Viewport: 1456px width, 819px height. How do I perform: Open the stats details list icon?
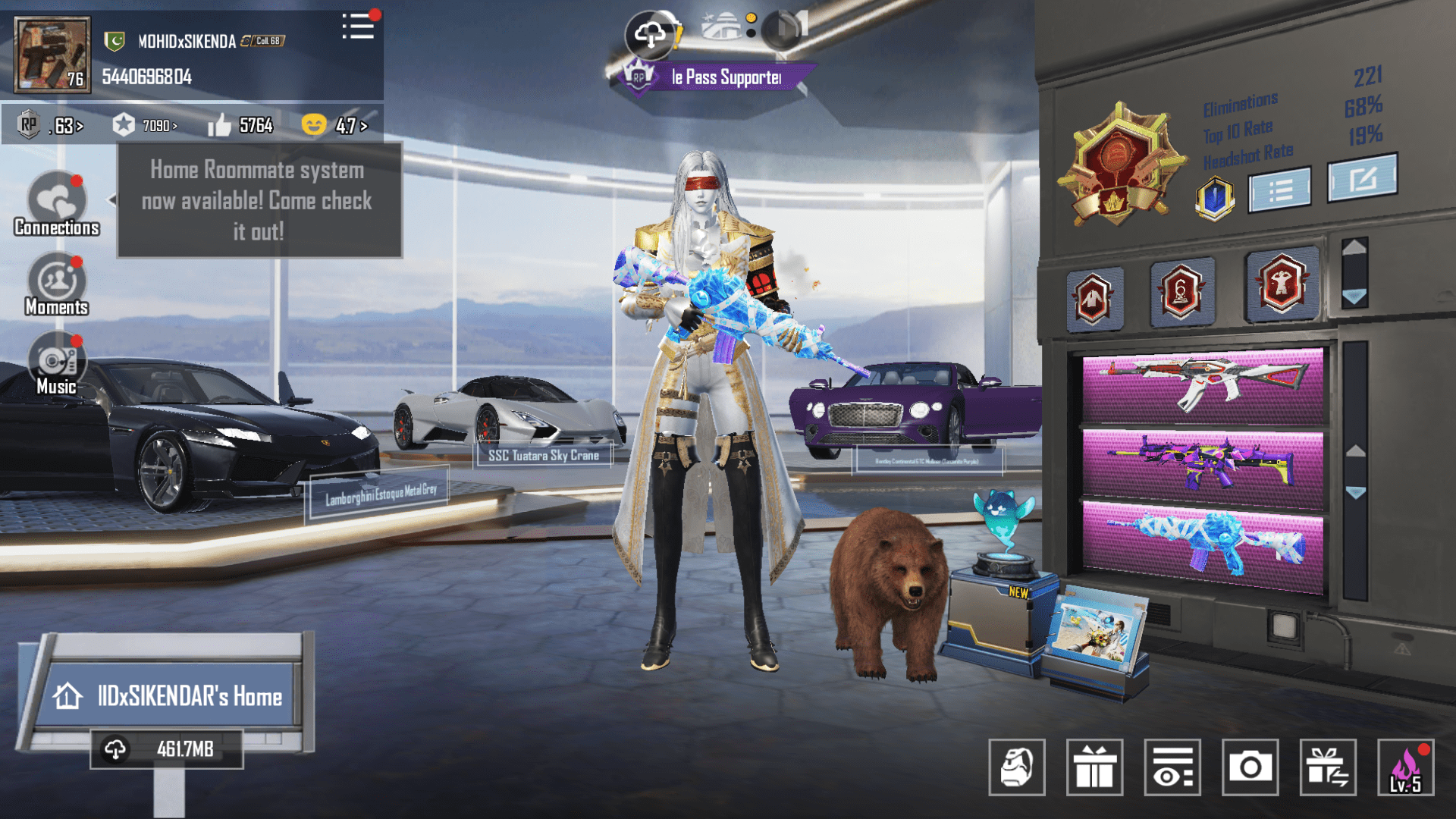pyautogui.click(x=1279, y=190)
